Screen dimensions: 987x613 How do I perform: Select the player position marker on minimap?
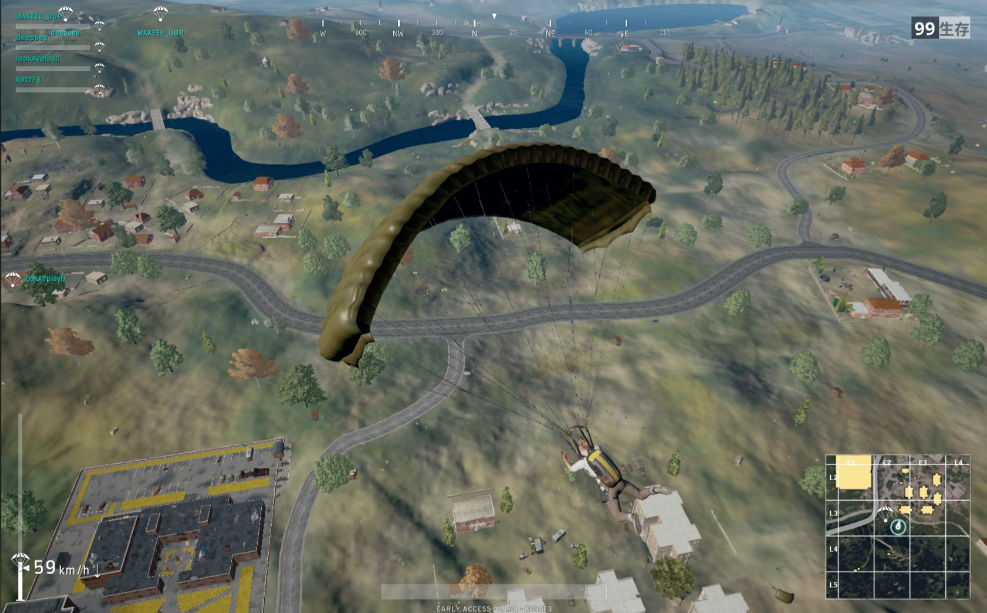[898, 525]
